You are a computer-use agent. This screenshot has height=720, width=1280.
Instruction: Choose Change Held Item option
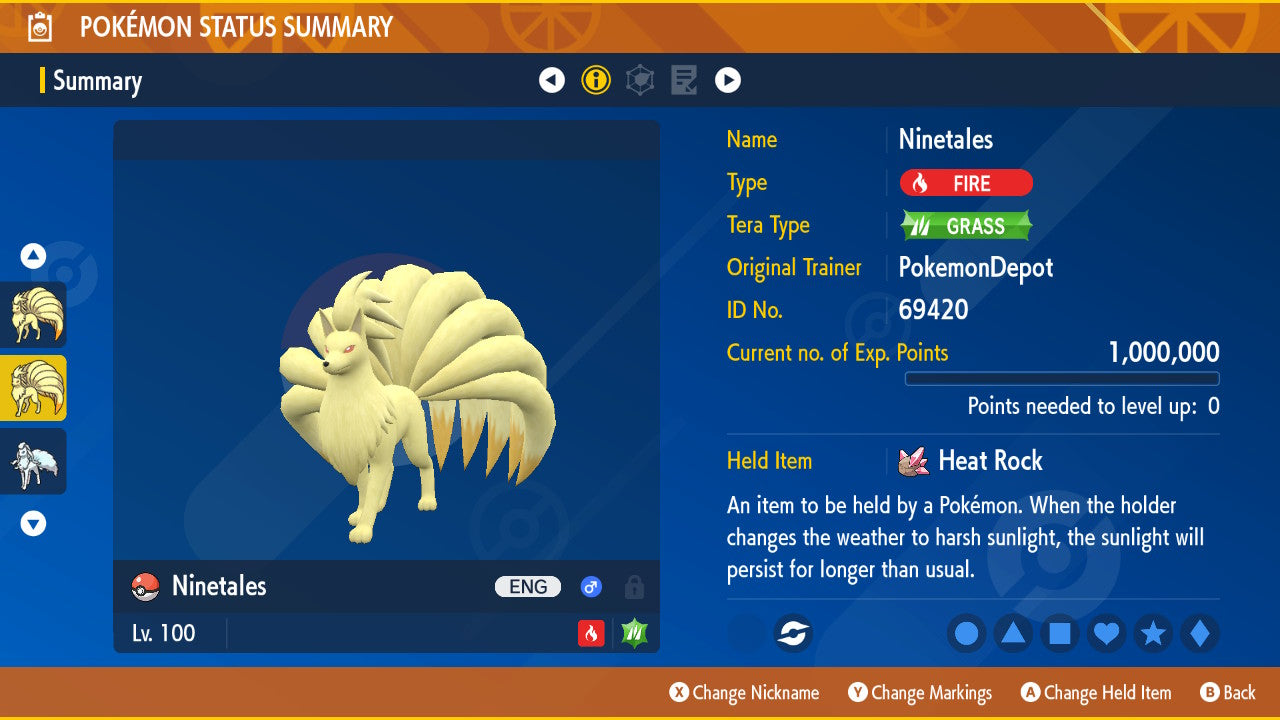[x=1096, y=693]
